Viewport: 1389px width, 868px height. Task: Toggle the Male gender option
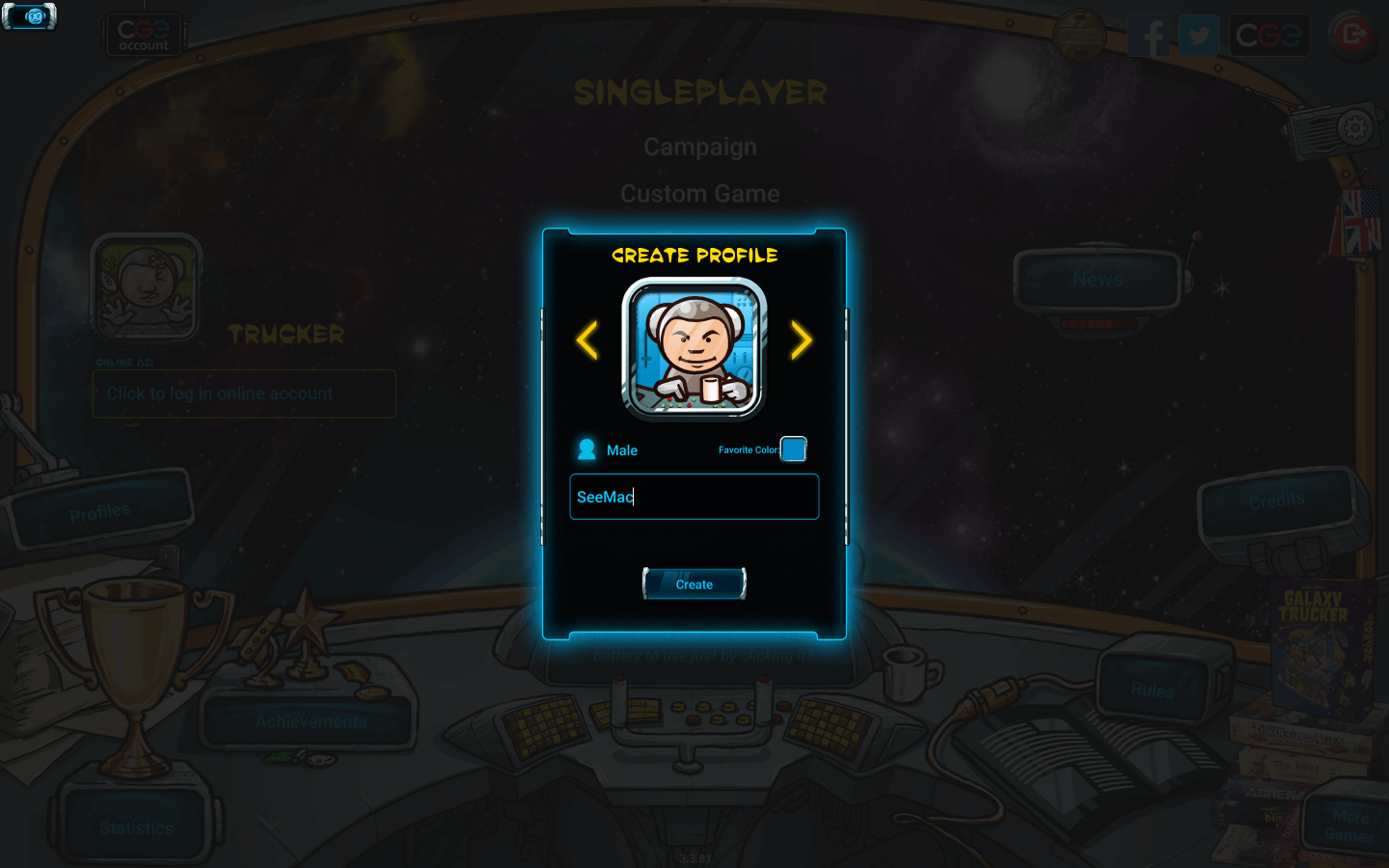click(609, 450)
